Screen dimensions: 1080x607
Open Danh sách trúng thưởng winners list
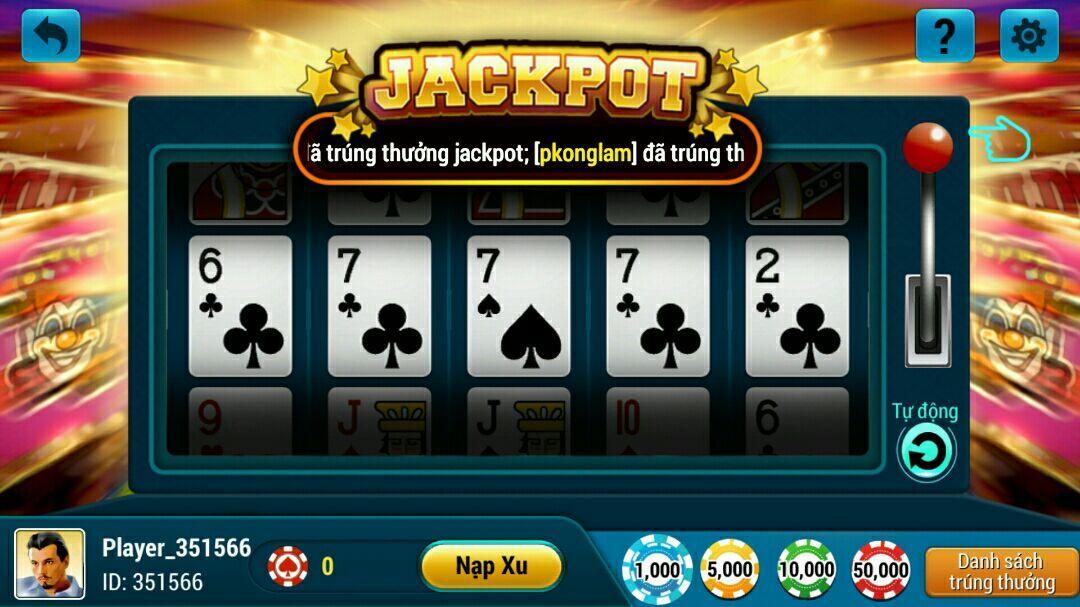[1001, 571]
